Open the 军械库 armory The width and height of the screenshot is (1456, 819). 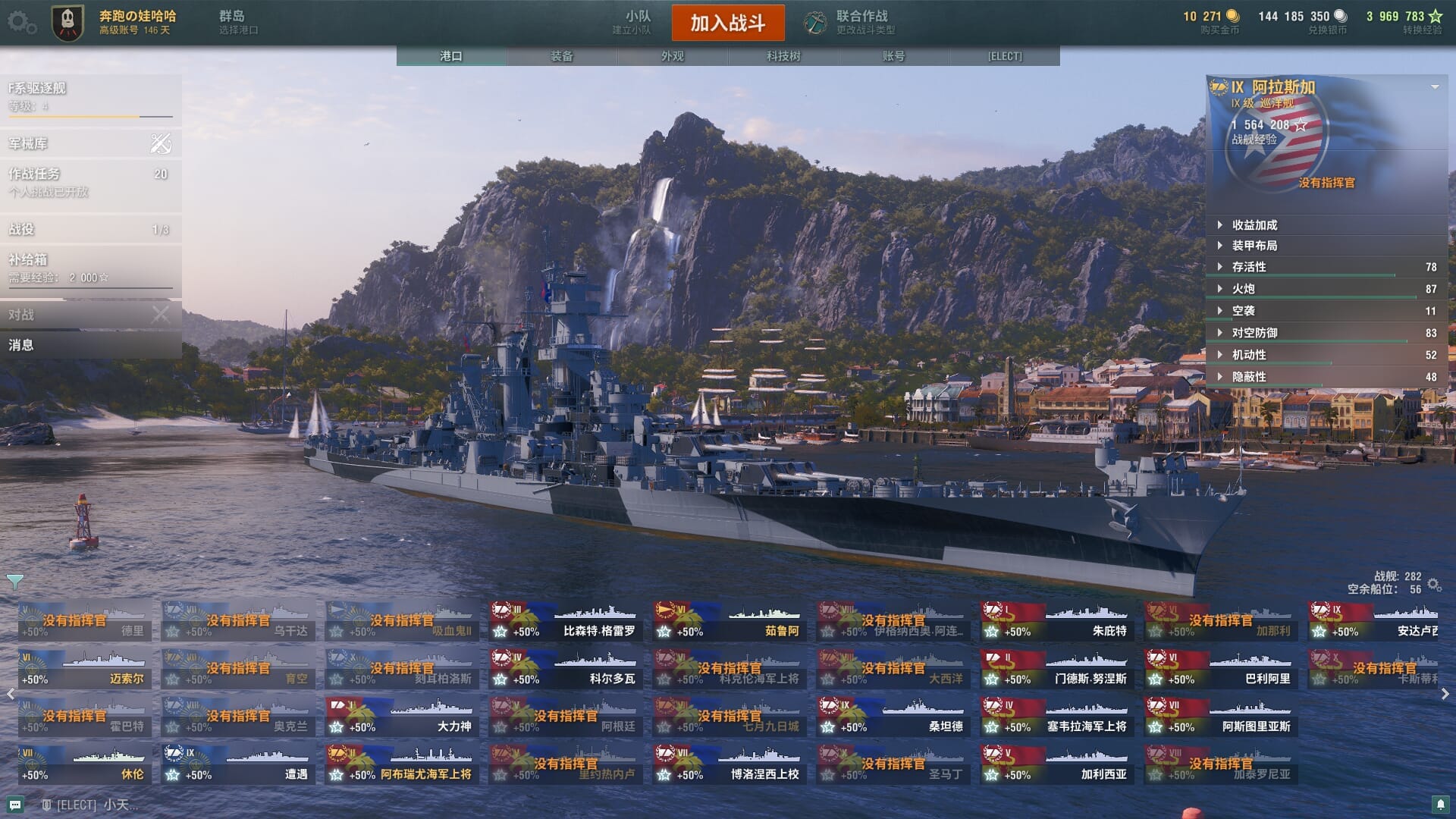90,143
